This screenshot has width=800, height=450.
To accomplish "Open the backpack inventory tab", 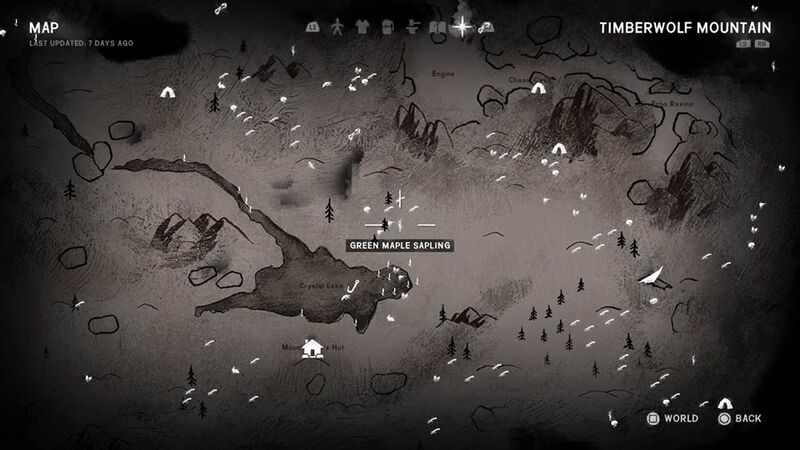I will pyautogui.click(x=389, y=28).
